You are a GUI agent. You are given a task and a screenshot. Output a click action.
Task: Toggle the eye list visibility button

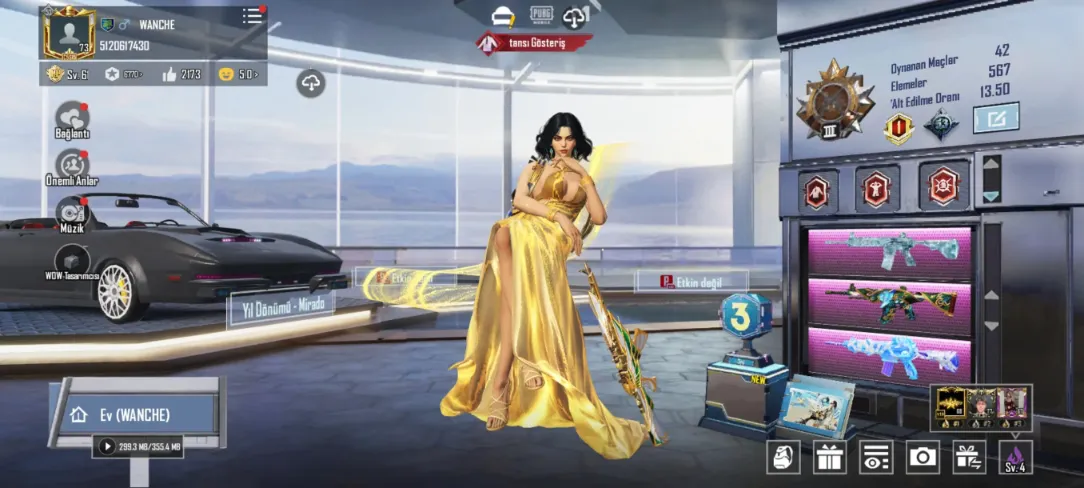(876, 457)
